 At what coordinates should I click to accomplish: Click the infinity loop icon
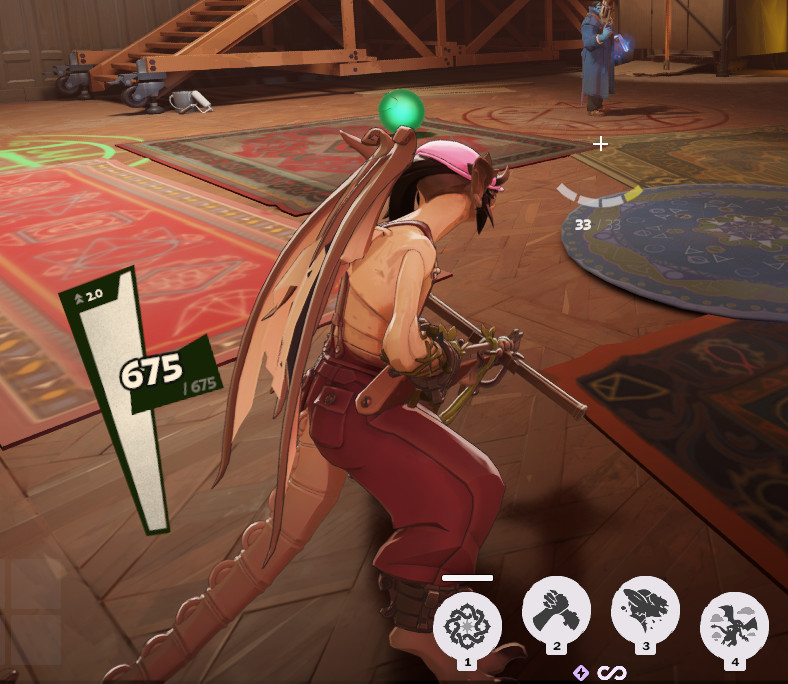[x=605, y=673]
